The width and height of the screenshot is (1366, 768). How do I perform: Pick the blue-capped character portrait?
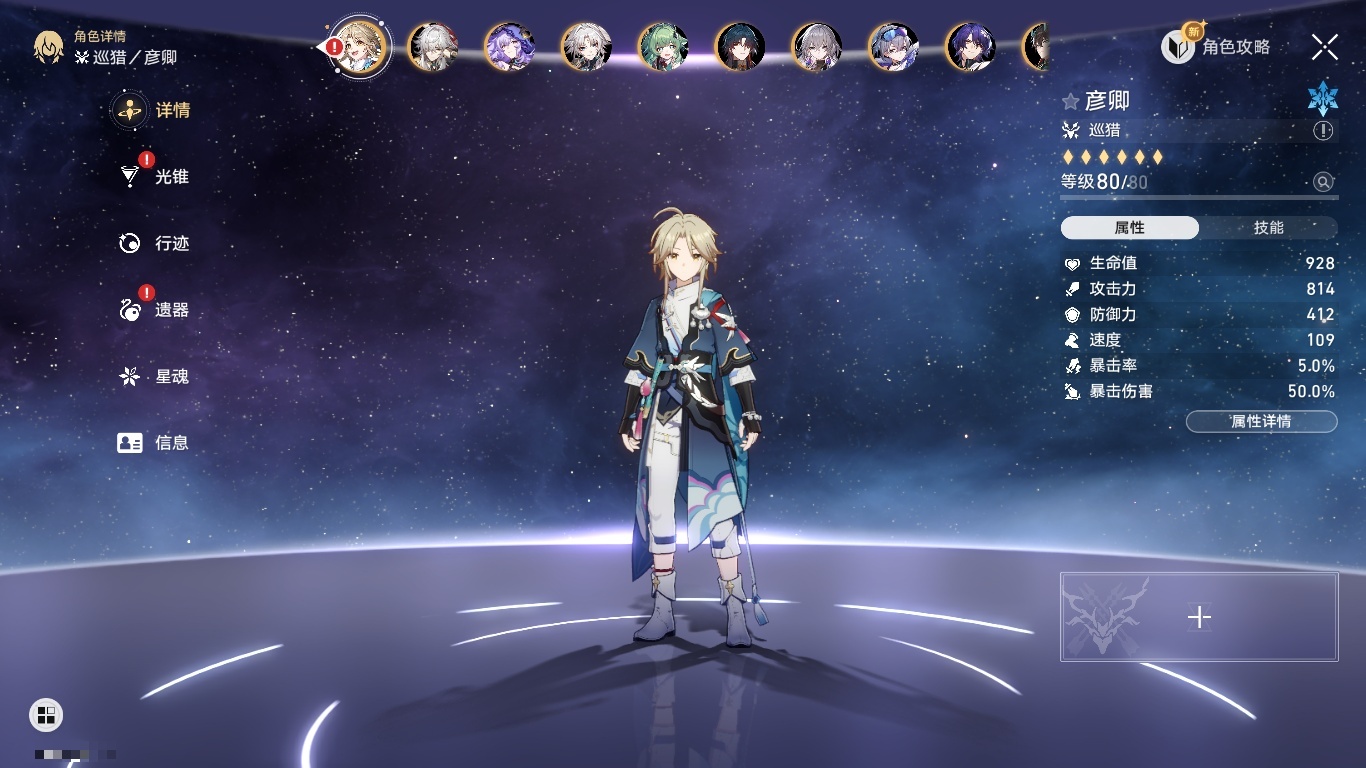click(893, 47)
